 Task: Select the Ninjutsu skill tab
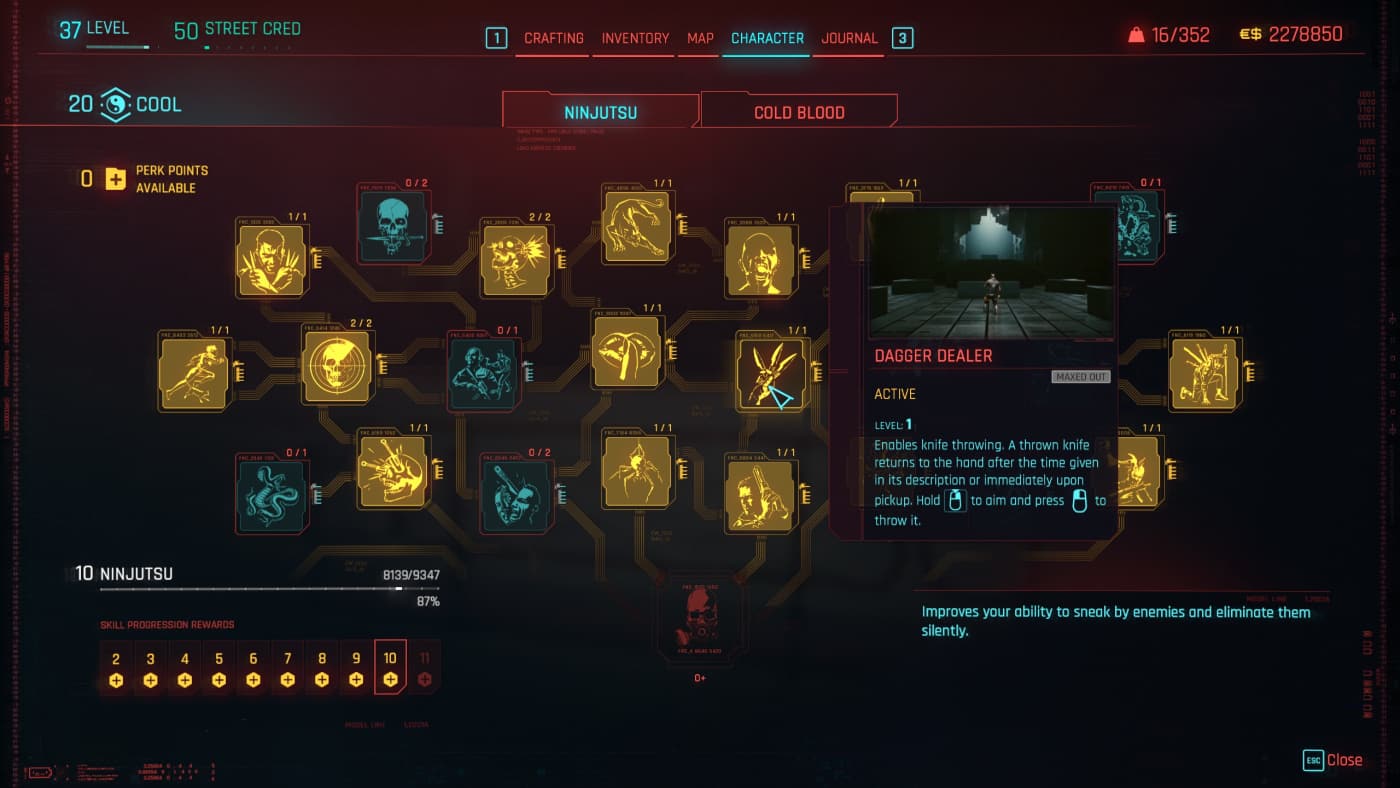coord(600,112)
